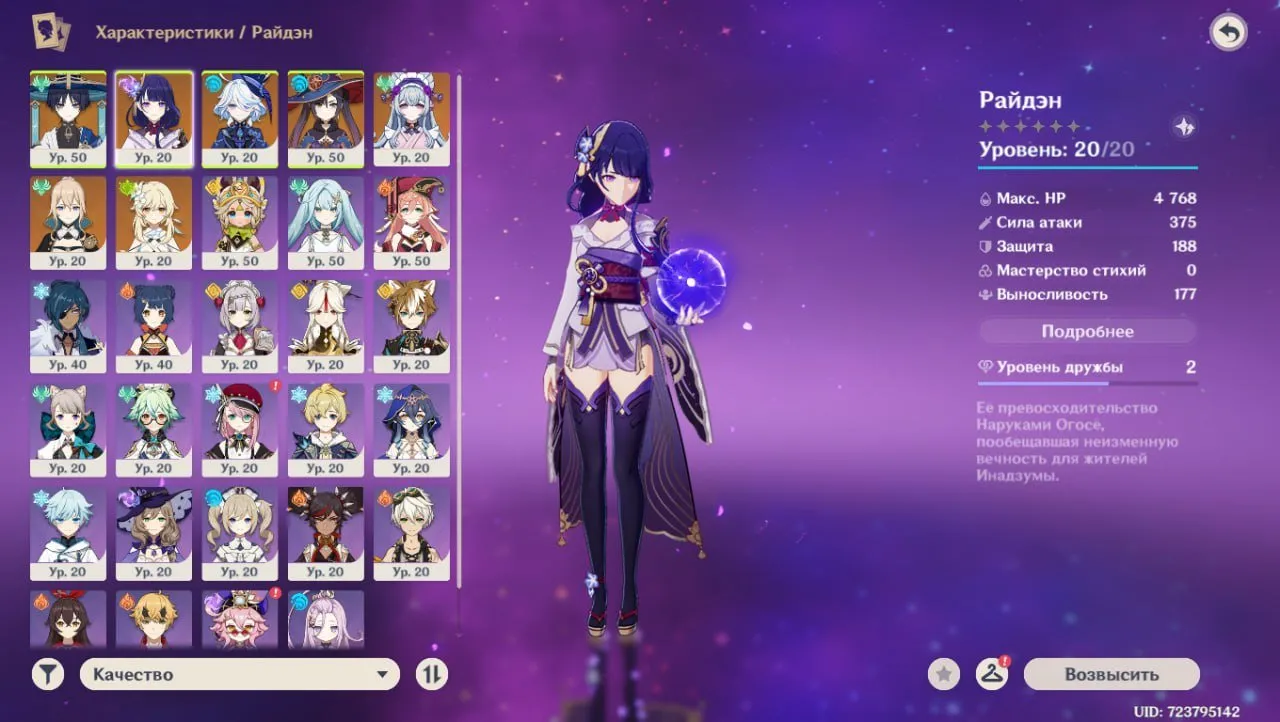Click the cyan level progress bar under Уровень
The height and width of the screenshot is (722, 1280).
click(1088, 166)
